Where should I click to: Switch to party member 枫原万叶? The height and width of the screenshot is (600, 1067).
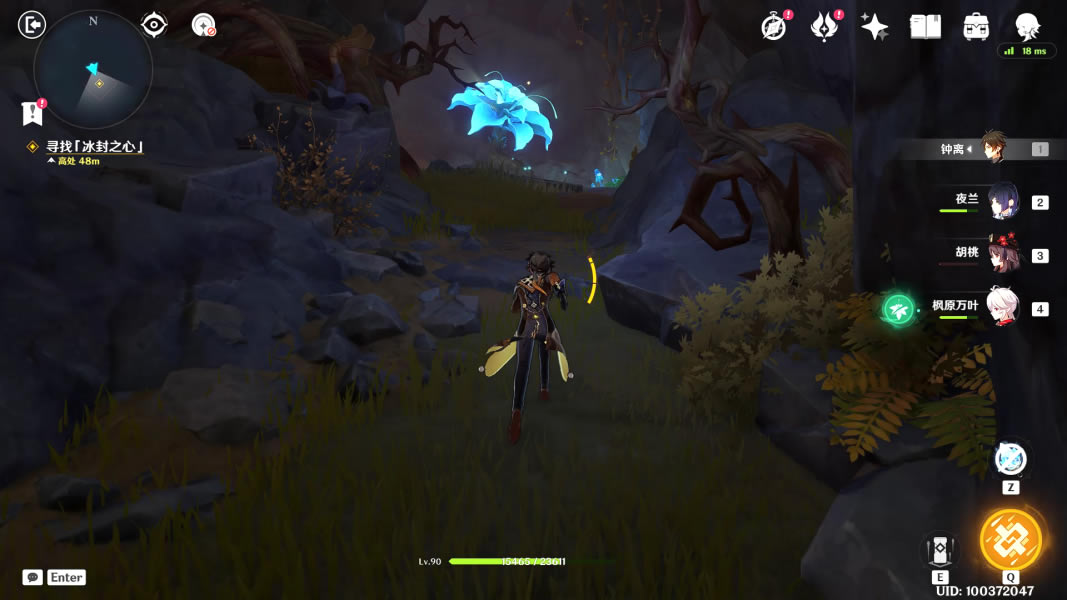(1001, 307)
